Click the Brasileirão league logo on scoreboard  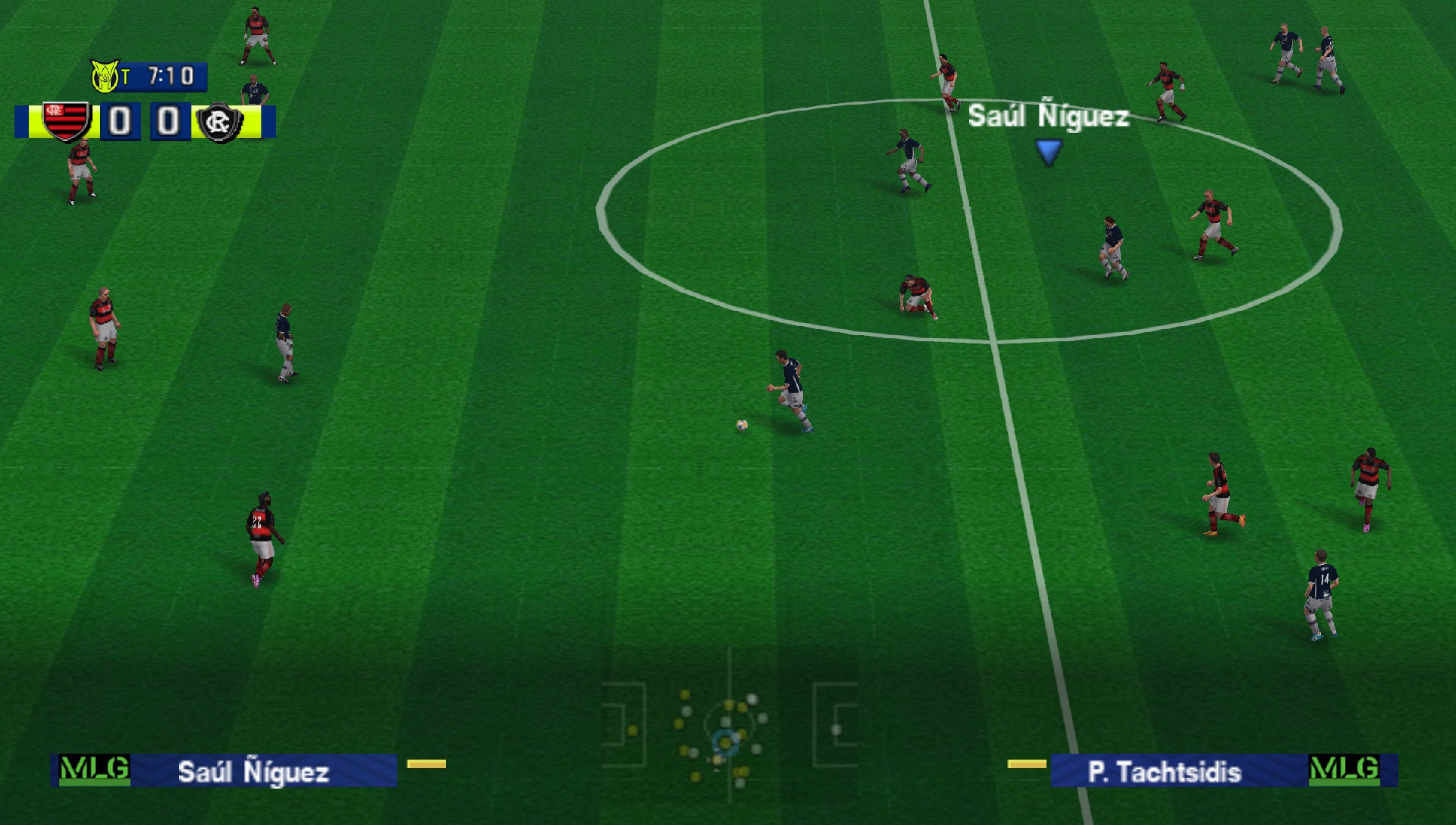coord(103,75)
